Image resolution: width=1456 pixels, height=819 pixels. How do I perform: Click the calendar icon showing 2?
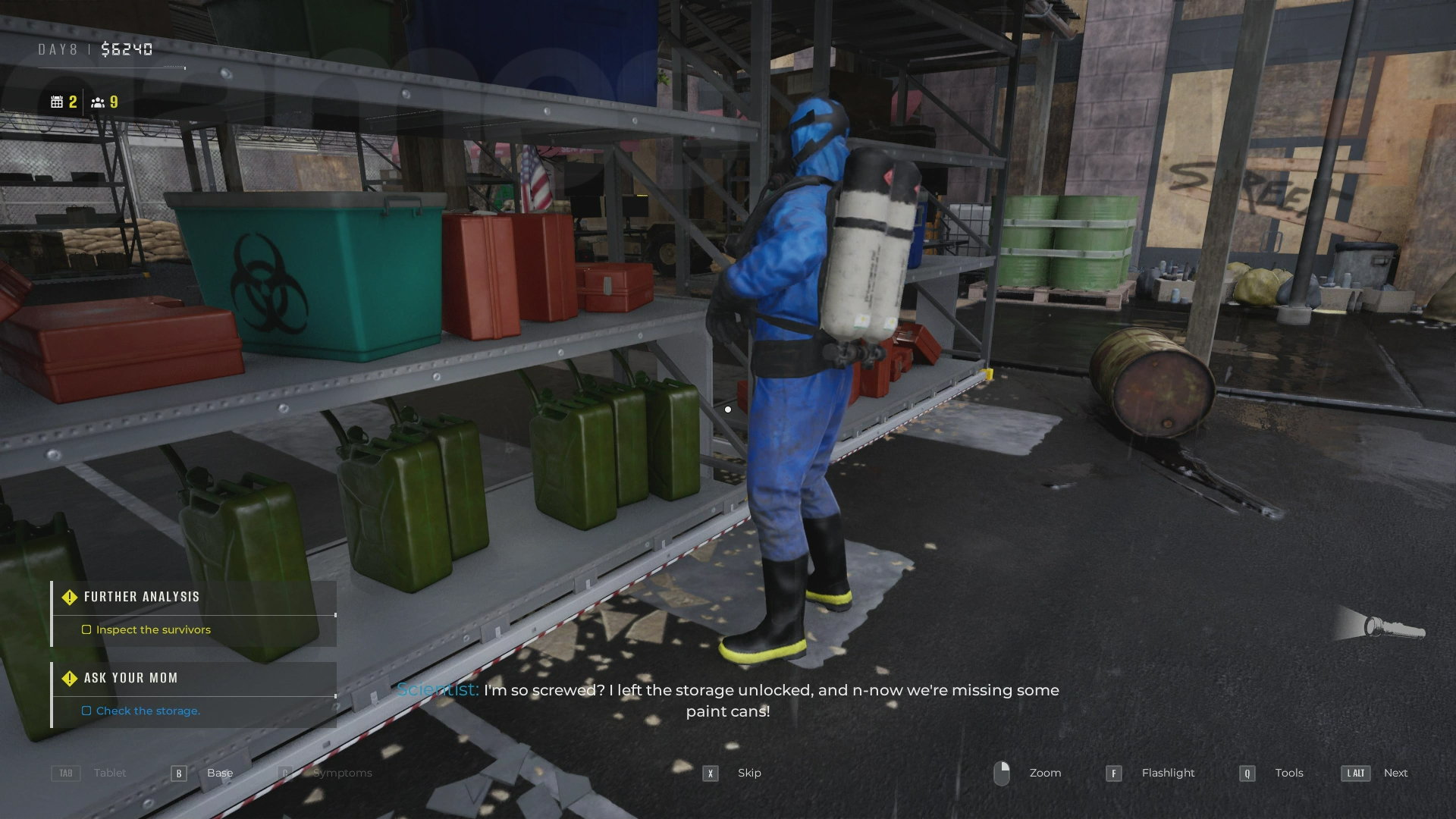pos(58,101)
